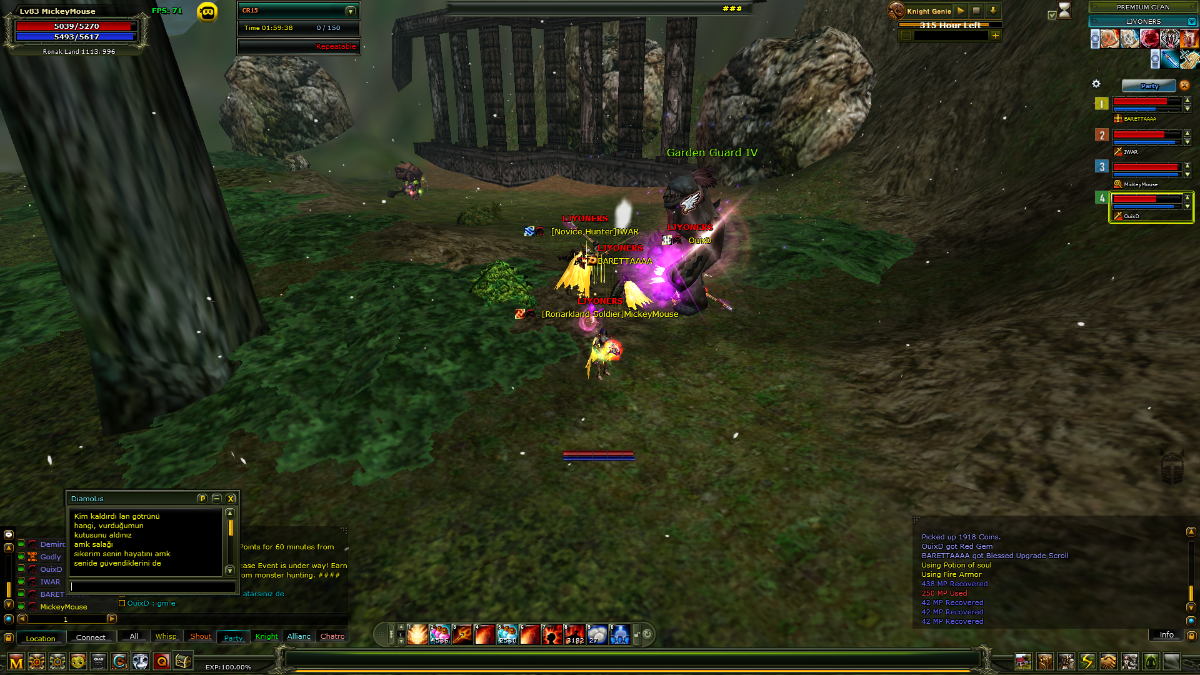Stop the Knight Genie
This screenshot has height=675, width=1200.
pyautogui.click(x=977, y=10)
